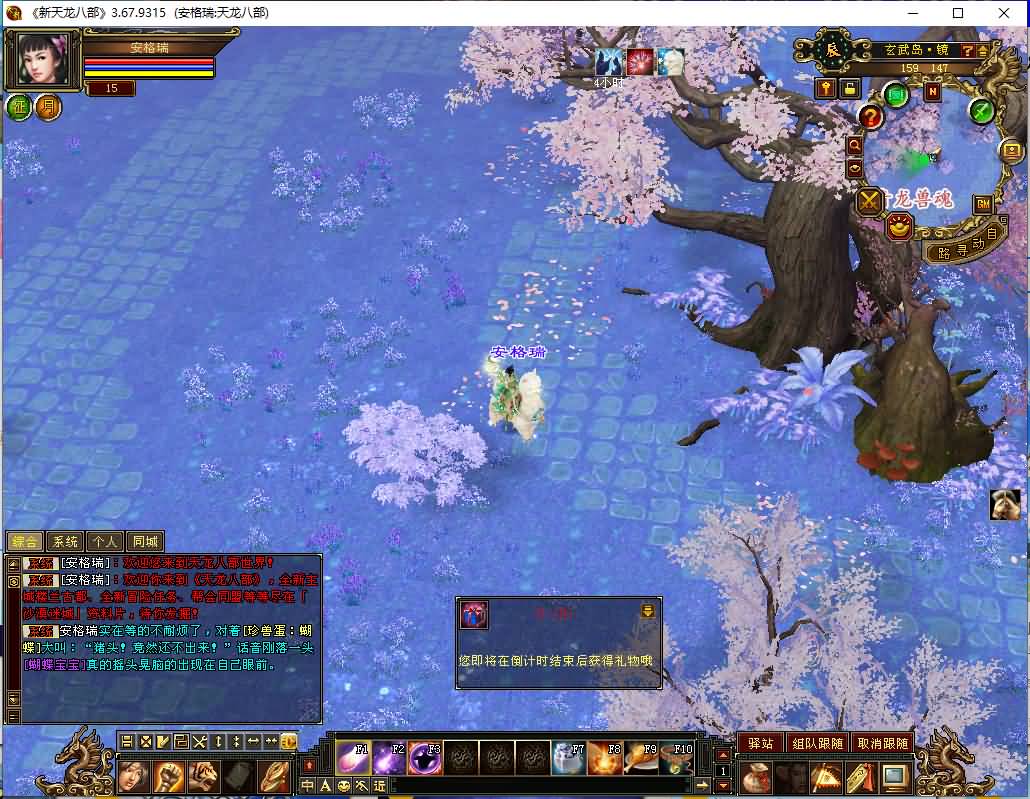Open the gold ingot shop icon
The image size is (1030, 799).
[900, 226]
